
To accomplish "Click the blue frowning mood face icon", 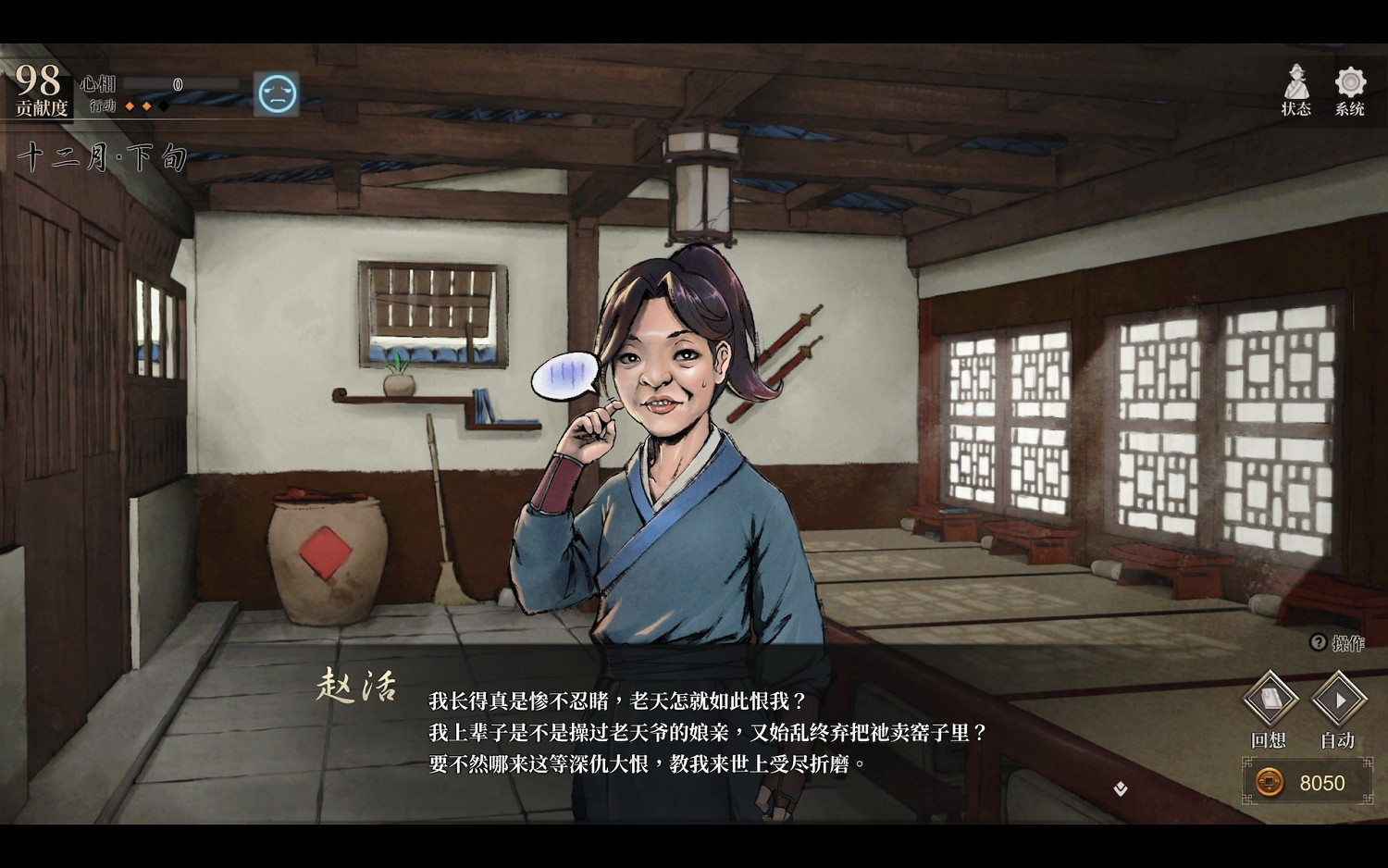I will pos(277,93).
